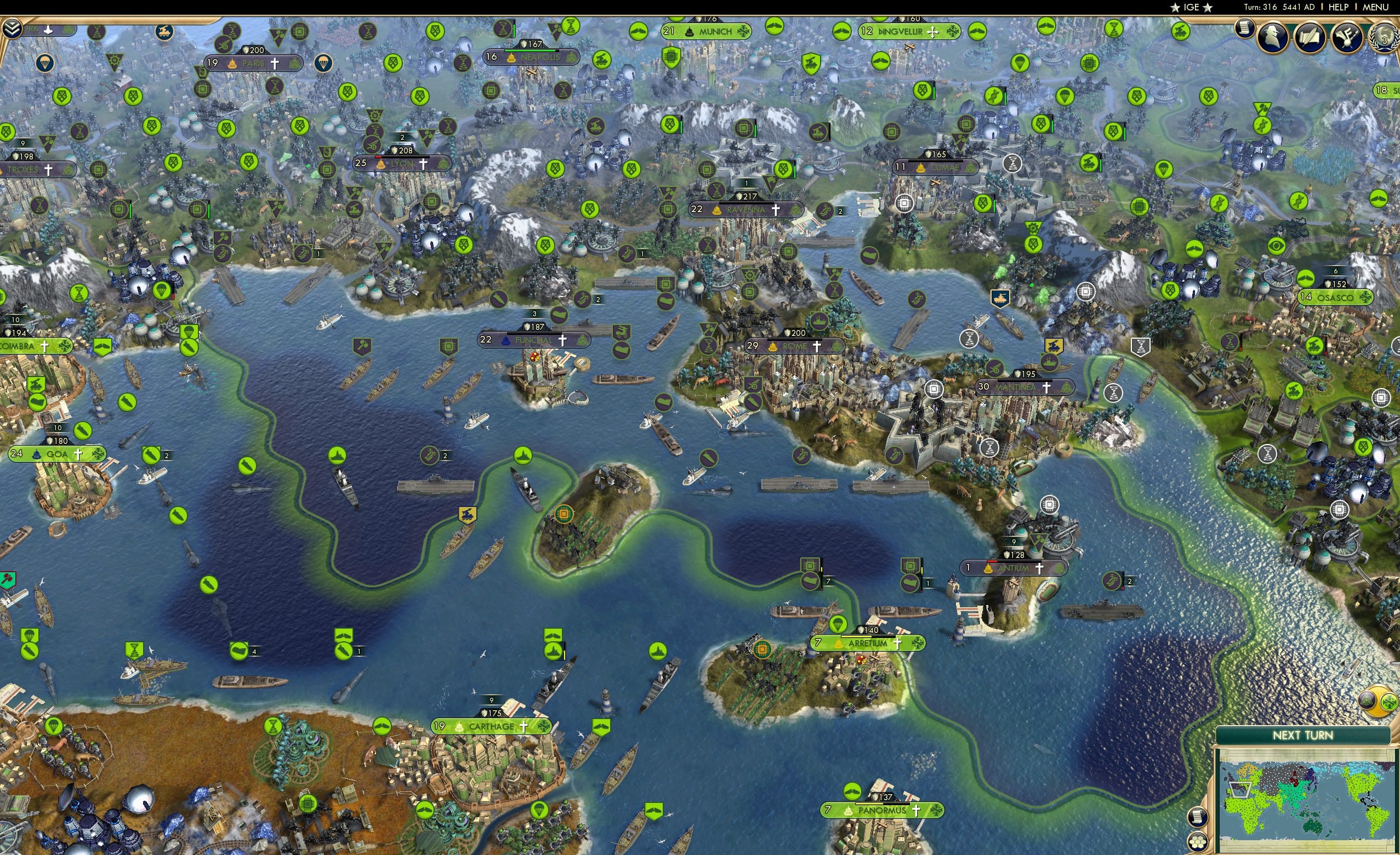
Task: Click the gear triangle worker flag near Lyon
Action: [x=375, y=116]
